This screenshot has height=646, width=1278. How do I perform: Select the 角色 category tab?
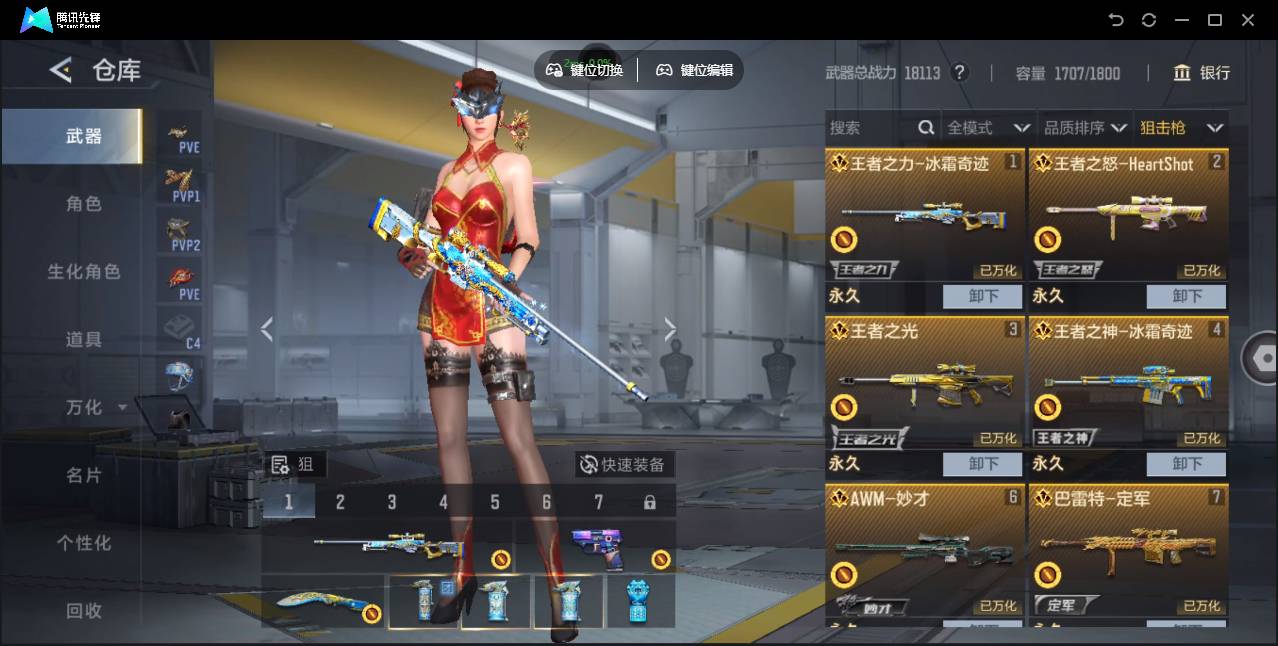click(x=84, y=204)
